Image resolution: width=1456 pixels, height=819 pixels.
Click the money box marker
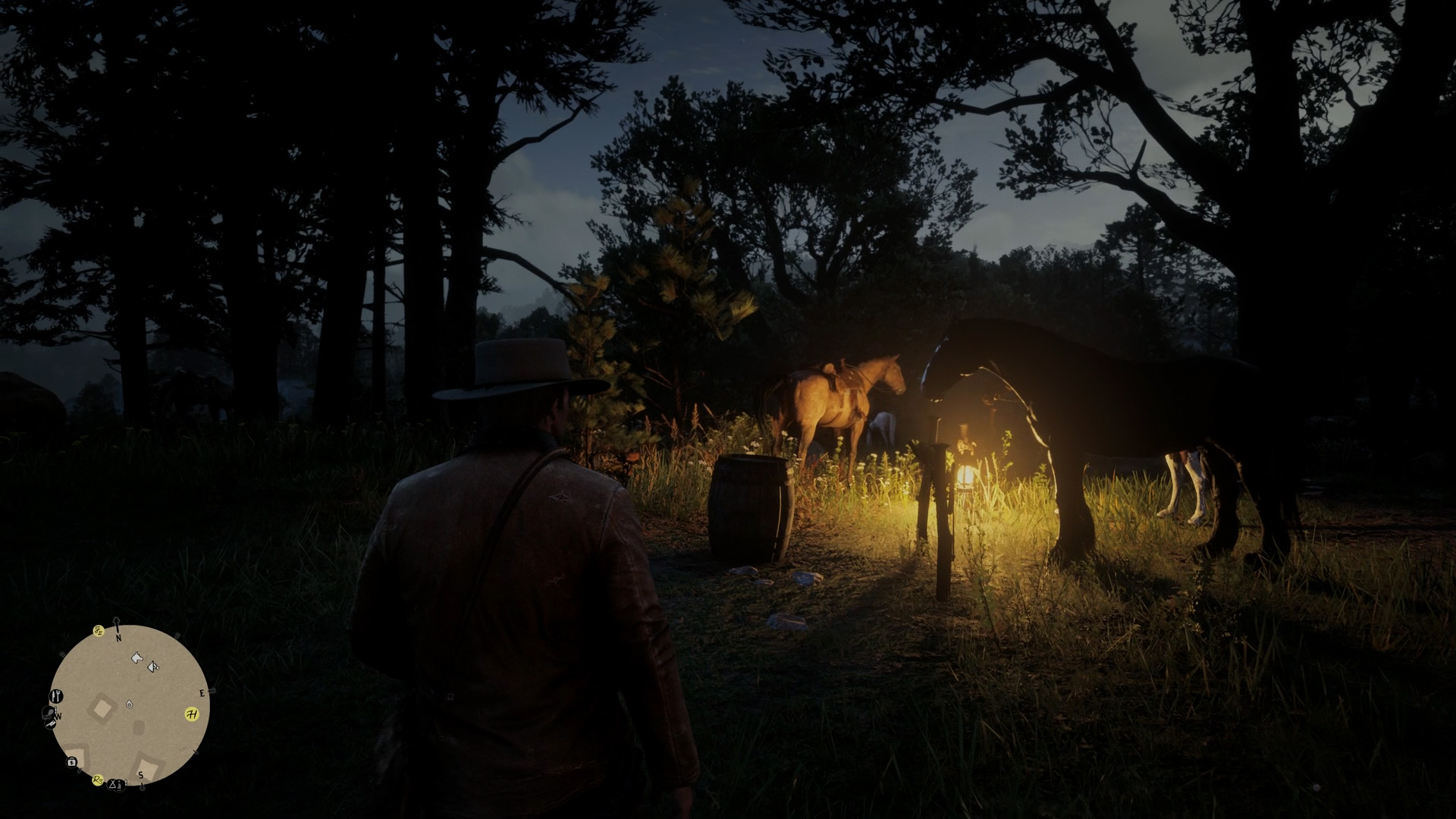pos(71,762)
